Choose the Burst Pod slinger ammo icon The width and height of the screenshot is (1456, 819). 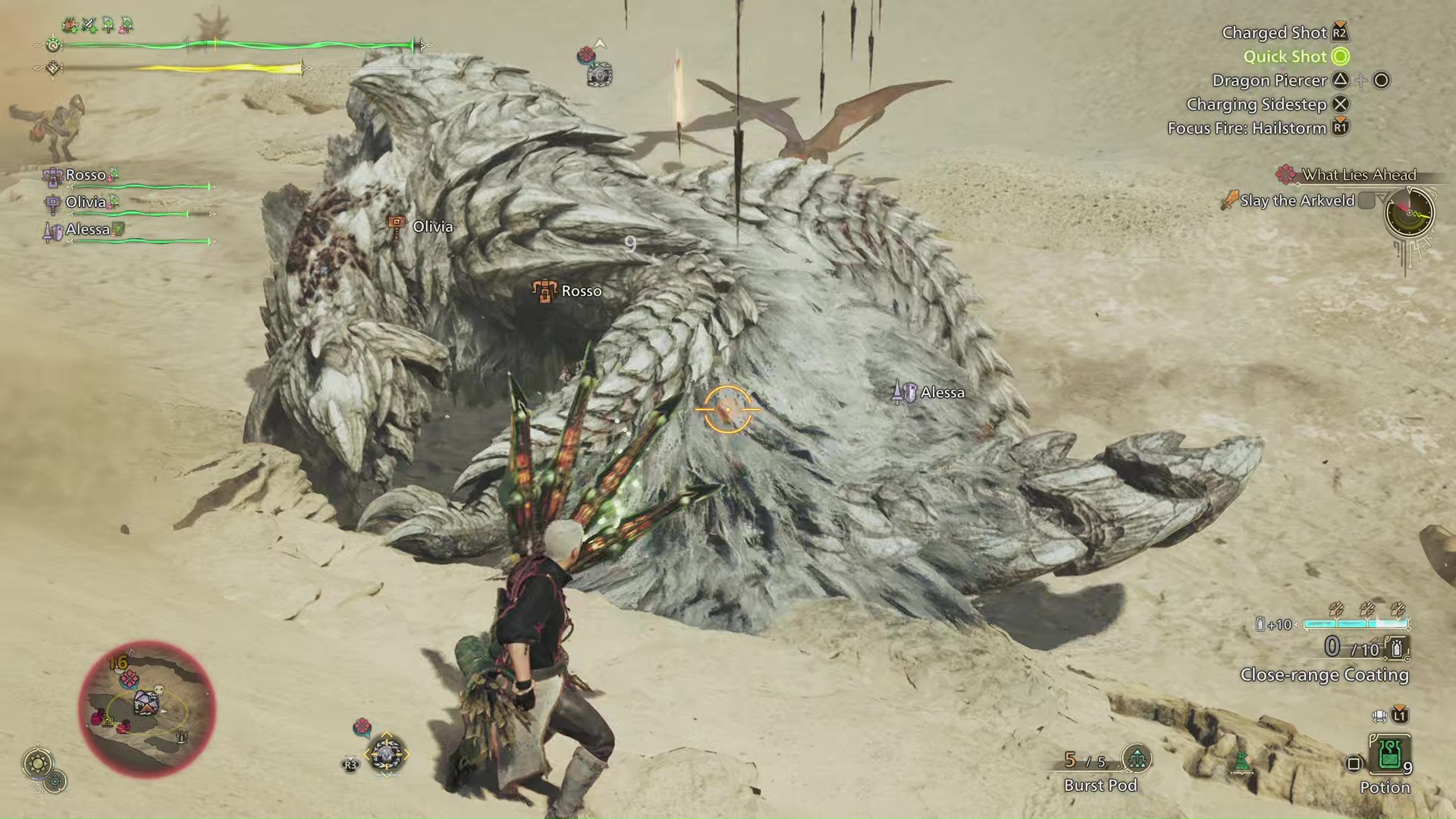click(1136, 758)
